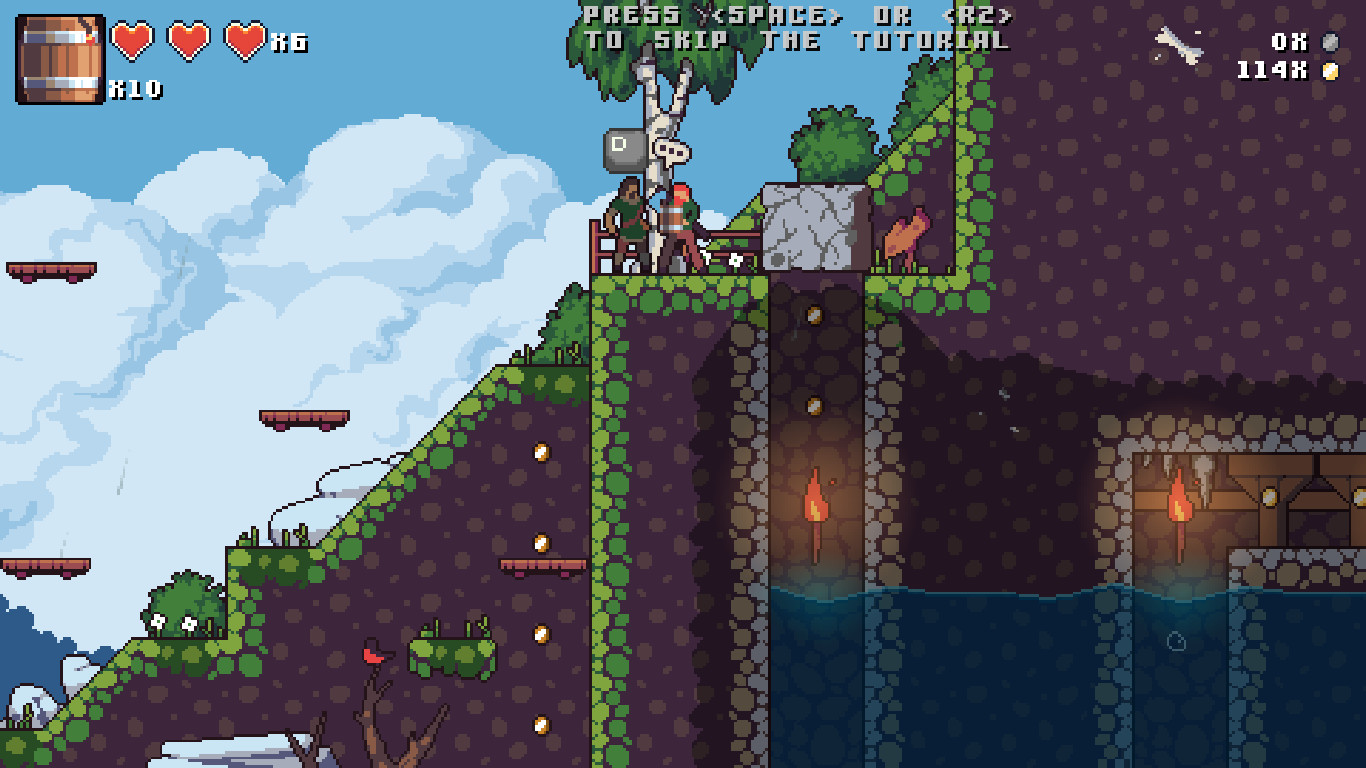This screenshot has width=1366, height=768.
Task: Click the torch inside the mine shaft
Action: click(x=1183, y=505)
